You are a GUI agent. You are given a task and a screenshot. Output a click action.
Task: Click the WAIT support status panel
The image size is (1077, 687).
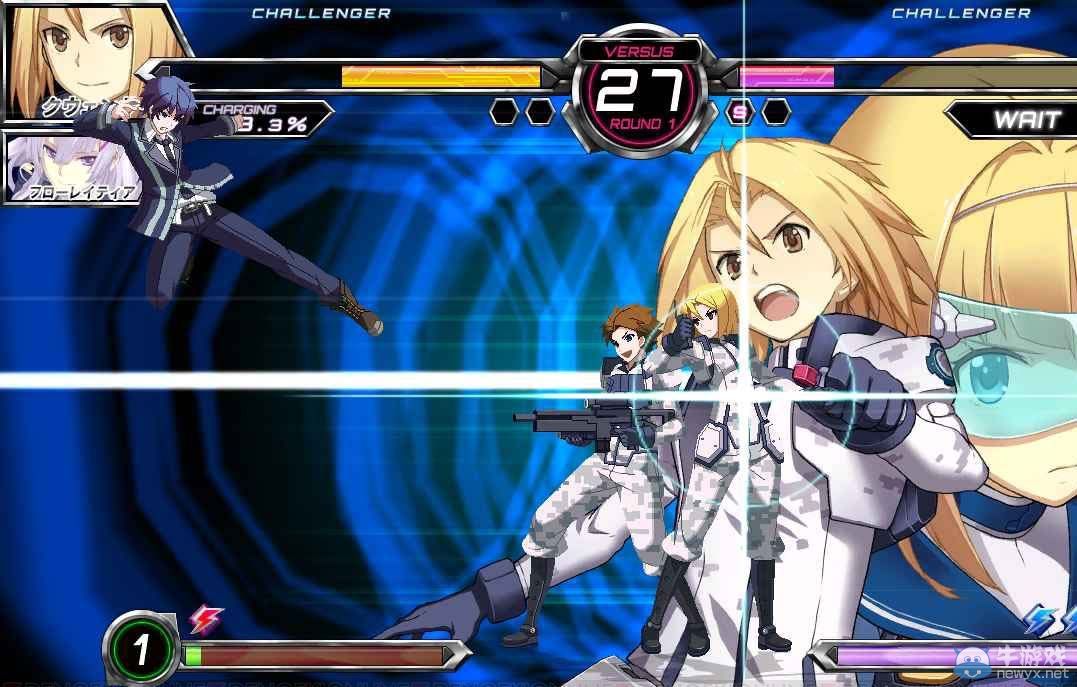coord(1014,120)
